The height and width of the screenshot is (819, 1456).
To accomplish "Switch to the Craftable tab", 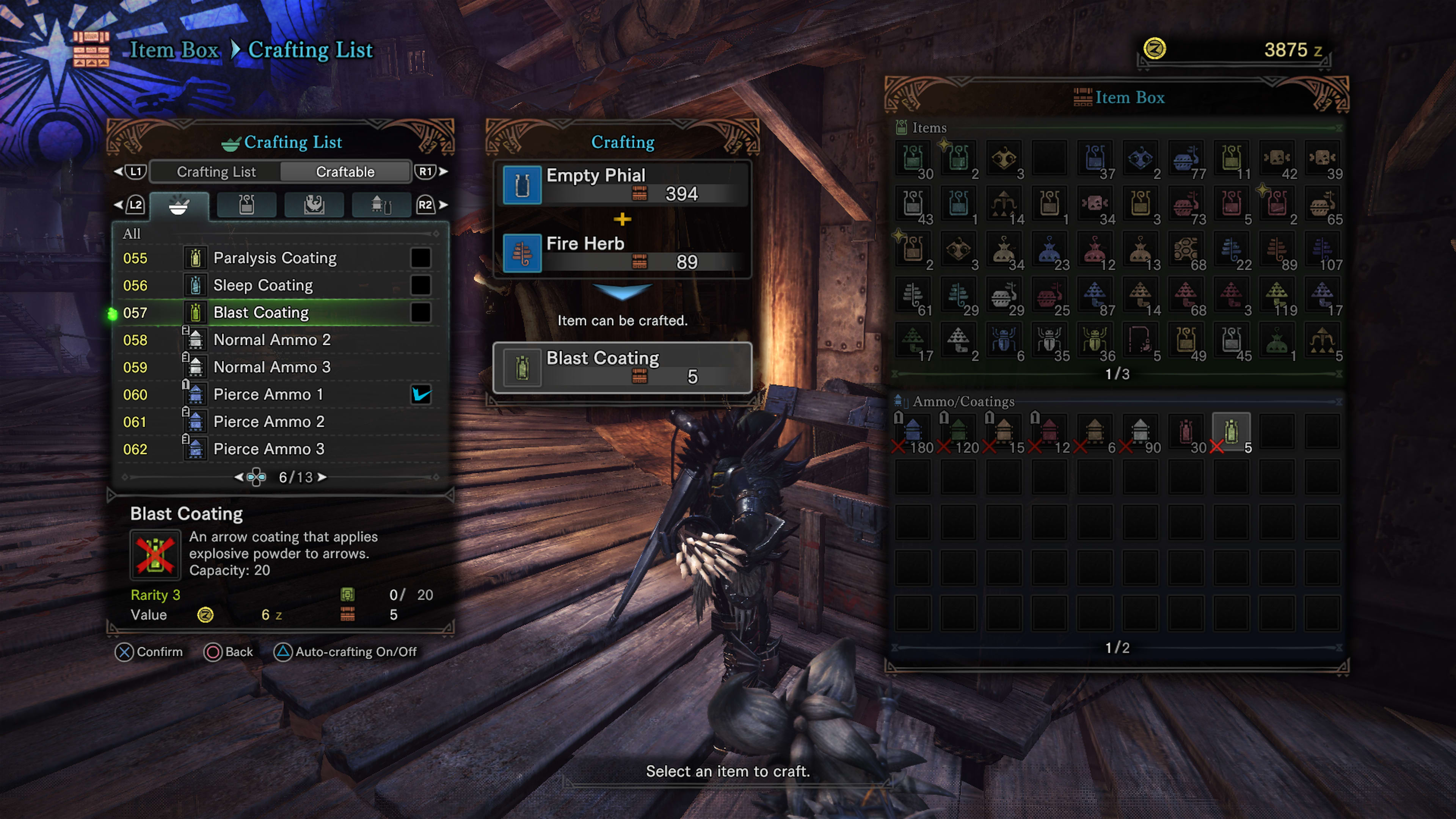I will click(x=345, y=172).
